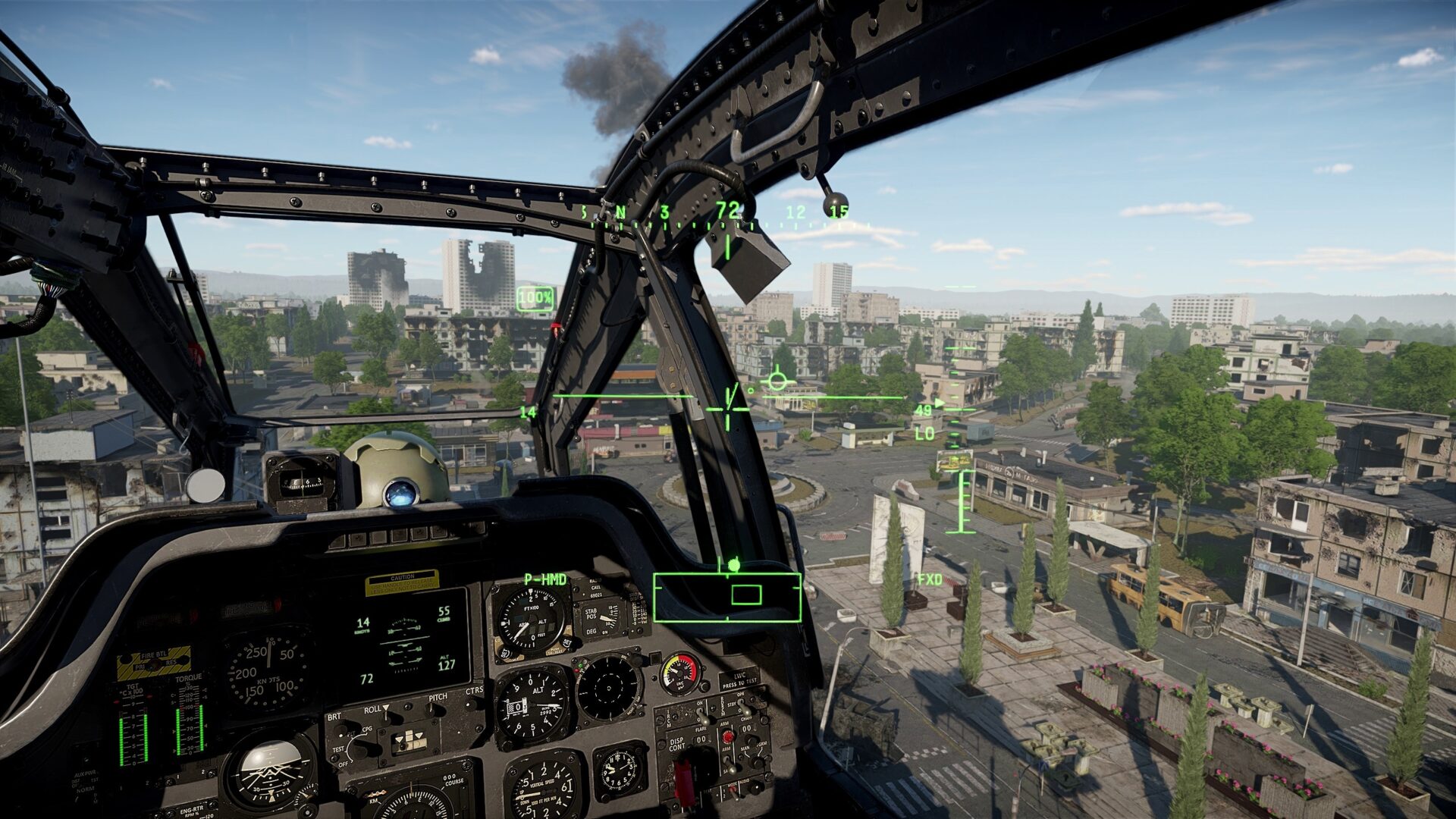Click the red dispense switch on DISP CONT
Screen dimensions: 1456x819
[728, 736]
